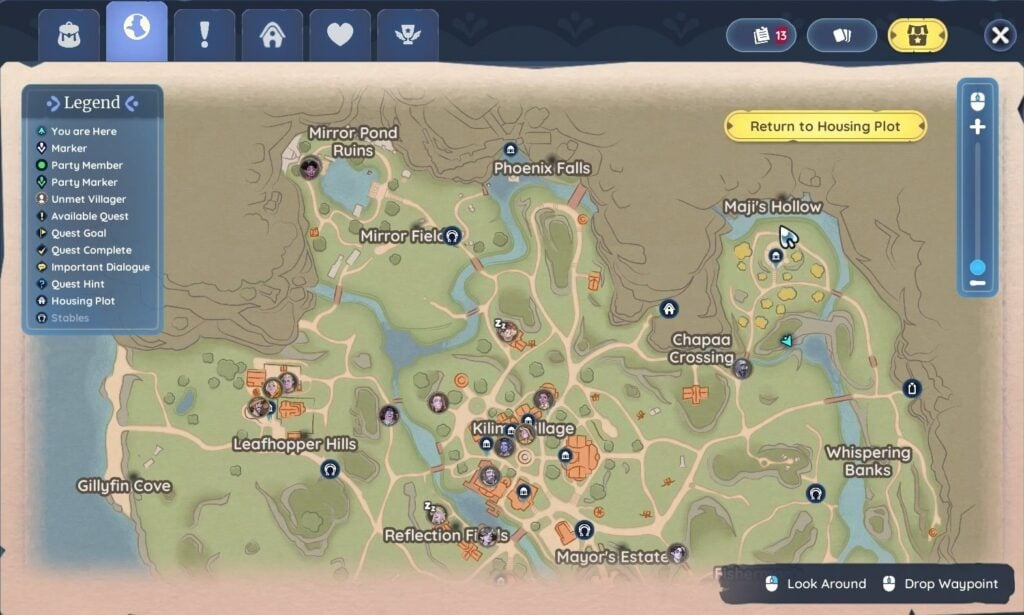Select the stables marker below Leafhopper Hills
This screenshot has height=615, width=1024.
pyautogui.click(x=330, y=469)
